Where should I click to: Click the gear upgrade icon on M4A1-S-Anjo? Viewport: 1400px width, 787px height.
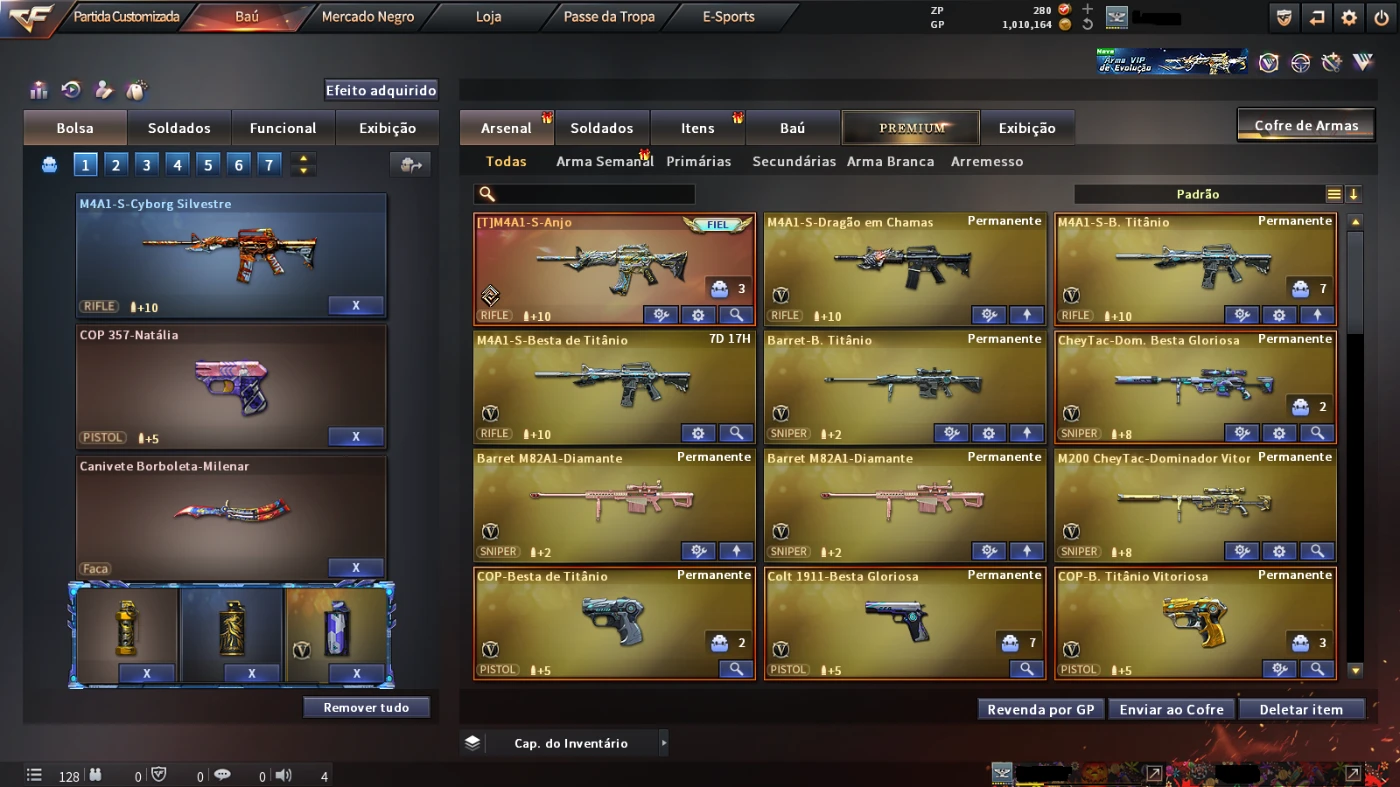[698, 314]
